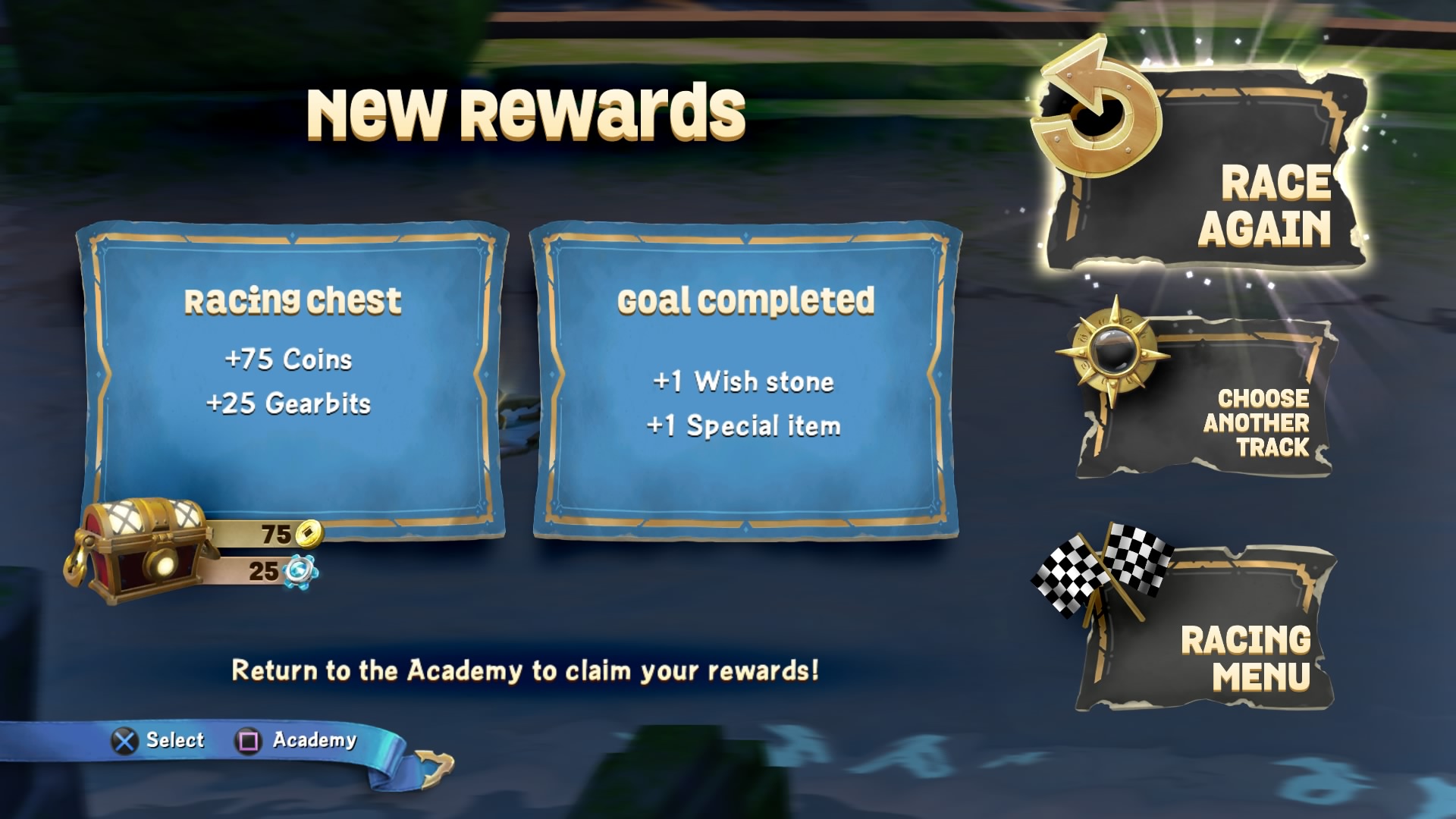1456x819 pixels.
Task: Select the +75 Coins reward entry
Action: point(289,359)
